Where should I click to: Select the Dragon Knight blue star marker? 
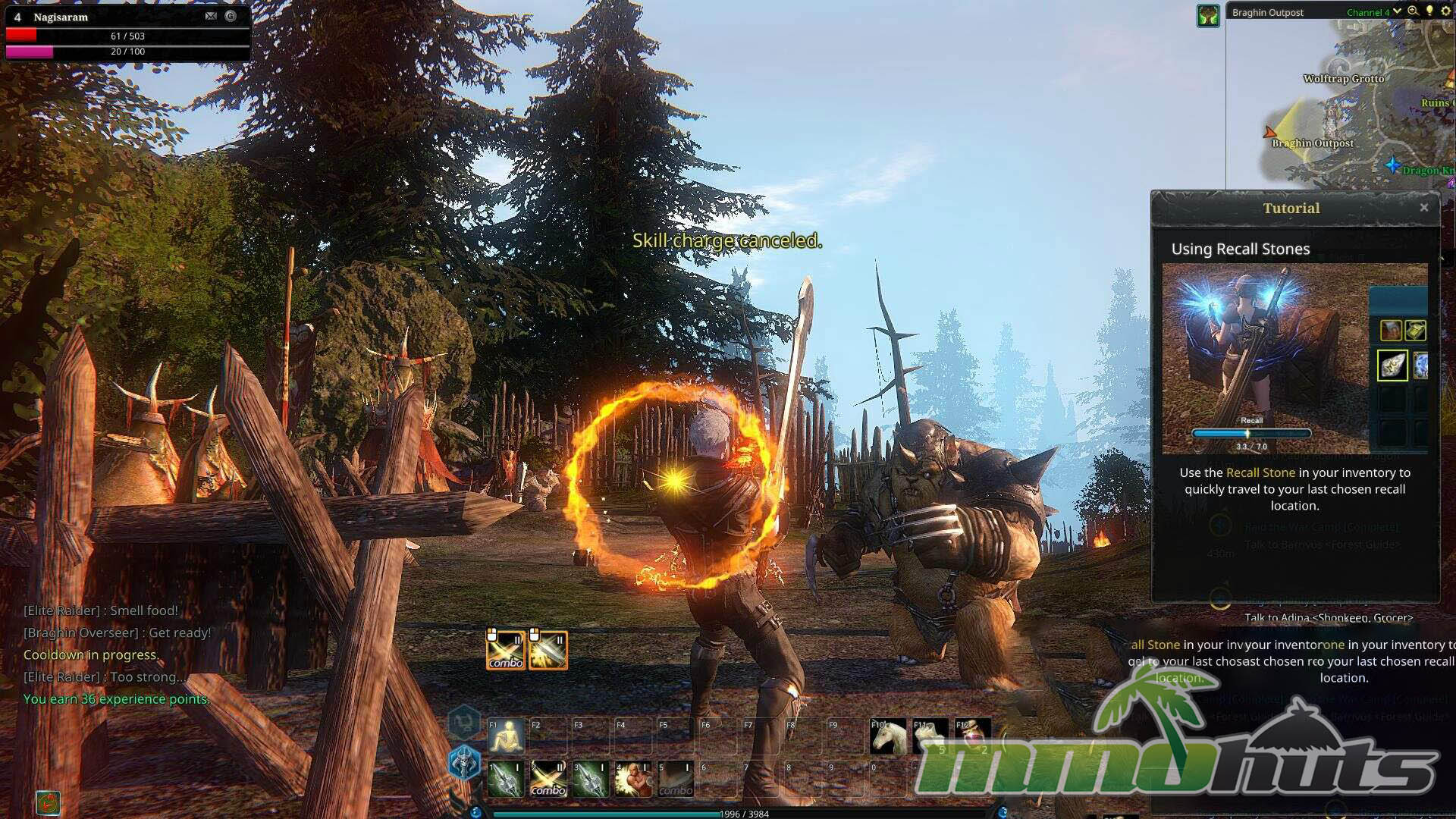pyautogui.click(x=1393, y=165)
